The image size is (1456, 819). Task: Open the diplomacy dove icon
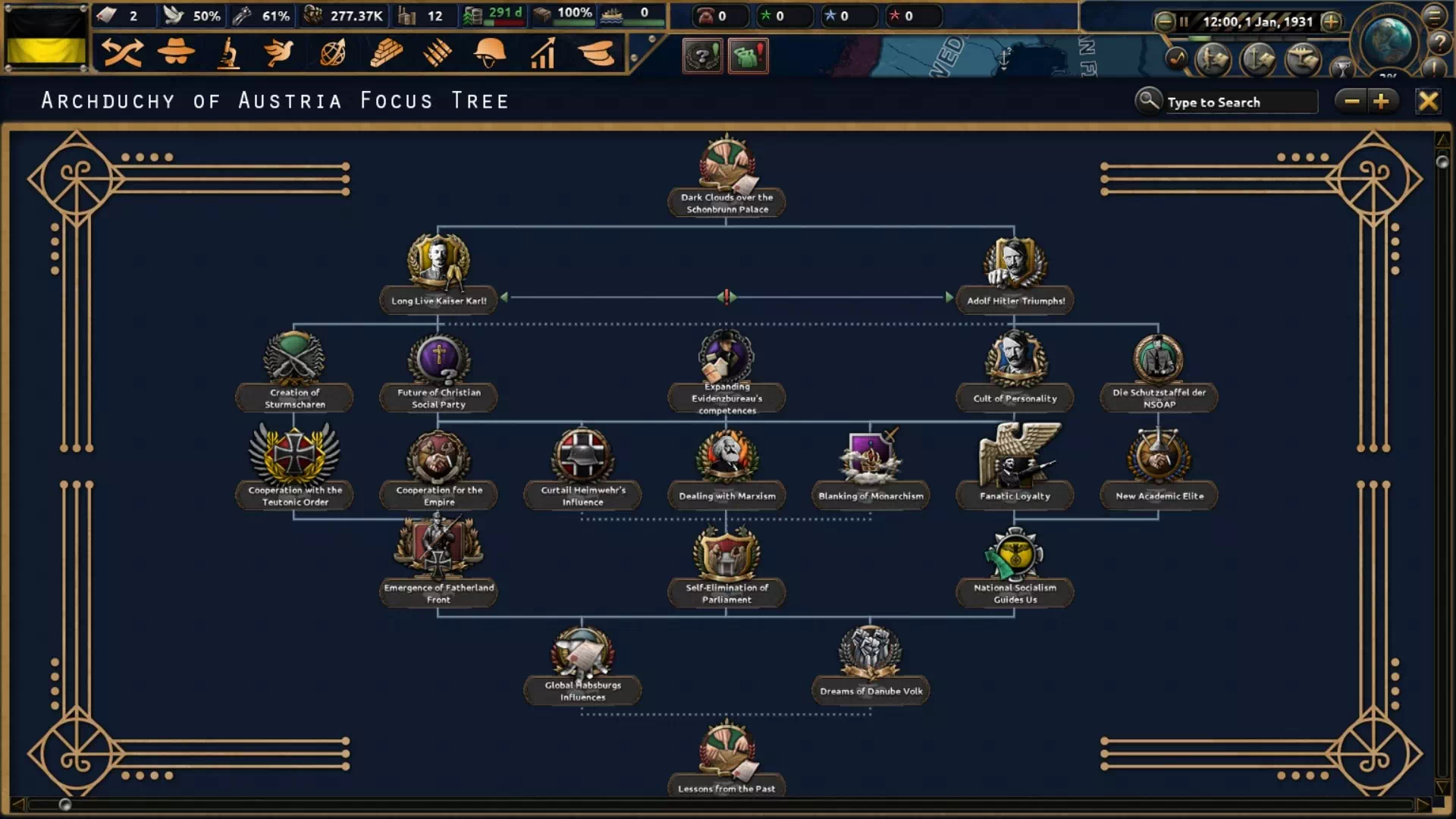[x=279, y=53]
